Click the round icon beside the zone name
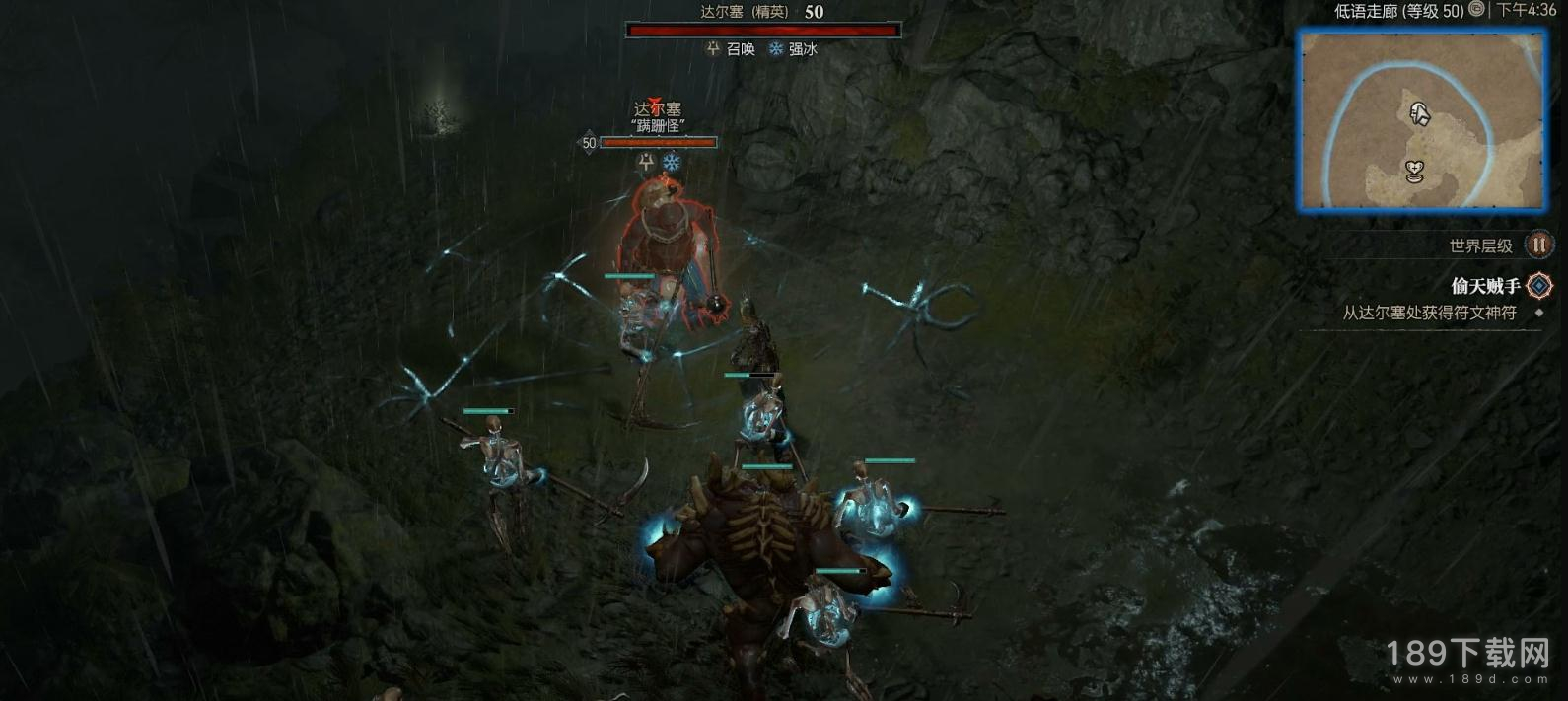This screenshot has height=701, width=1568. click(x=1476, y=10)
